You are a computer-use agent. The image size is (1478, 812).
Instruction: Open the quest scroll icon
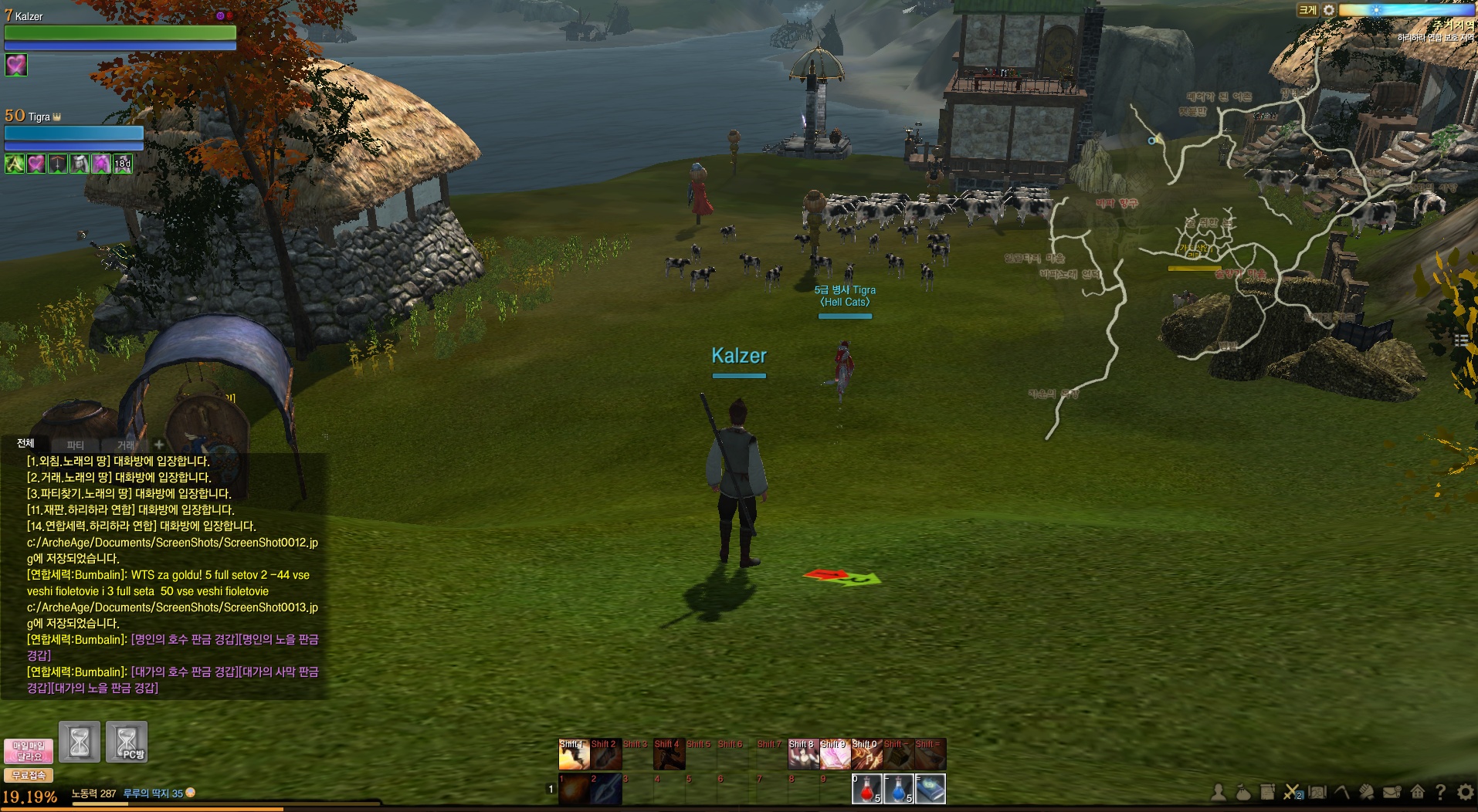pos(1267,792)
